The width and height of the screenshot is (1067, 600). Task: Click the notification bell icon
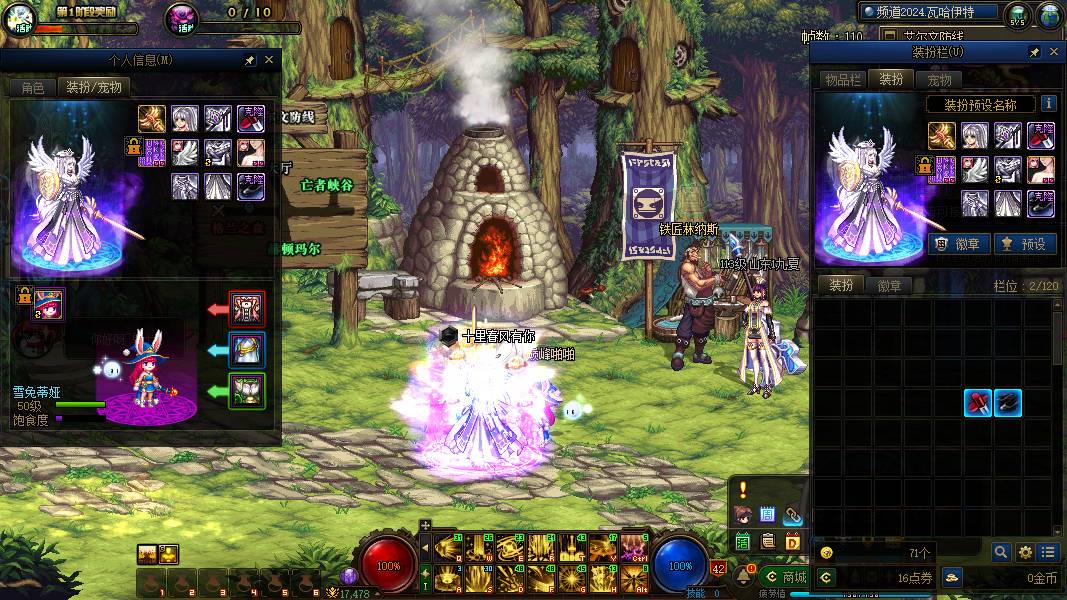tap(744, 576)
